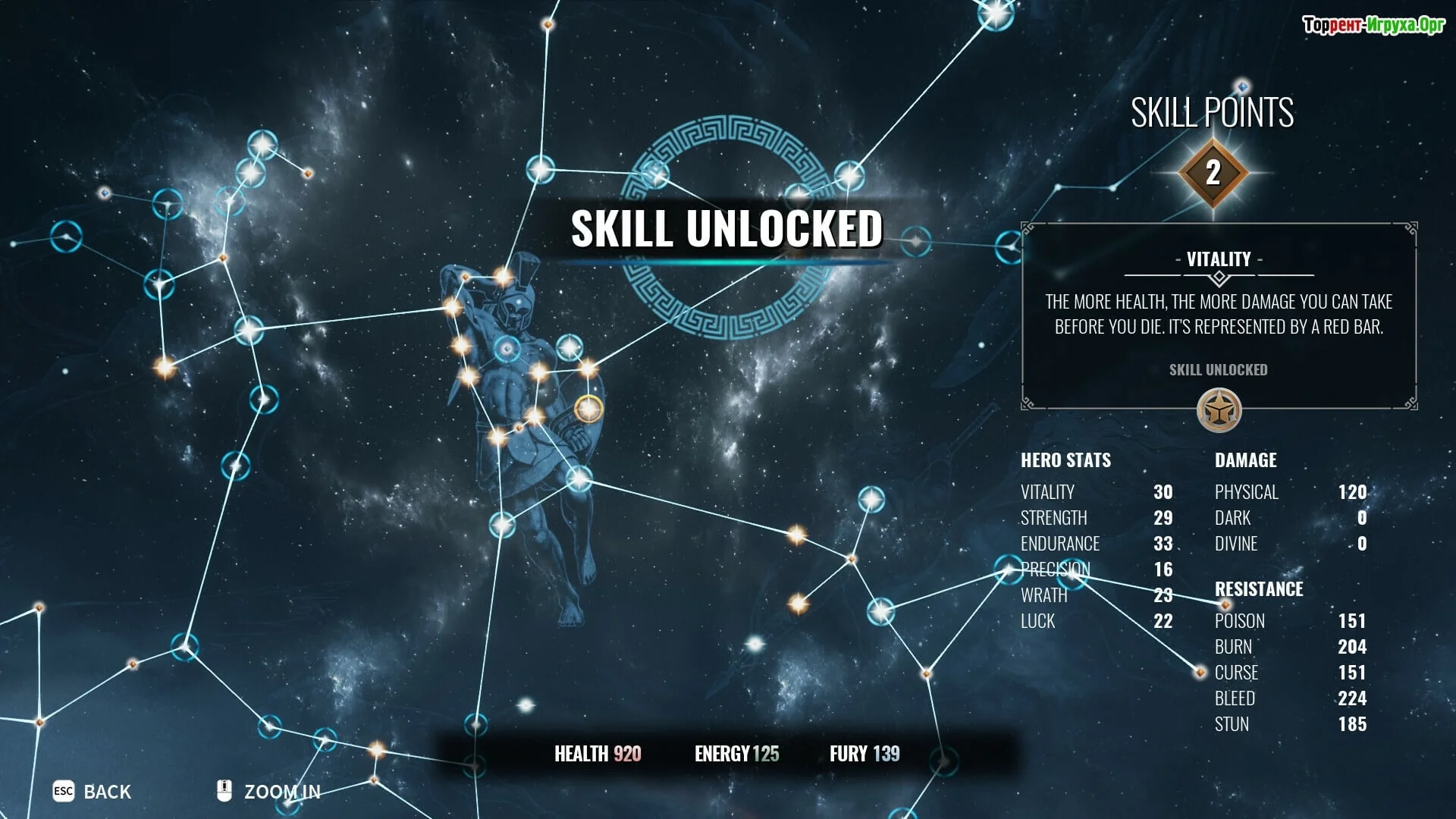
Task: Select the gold-ringed highlighted skill node
Action: [x=588, y=409]
